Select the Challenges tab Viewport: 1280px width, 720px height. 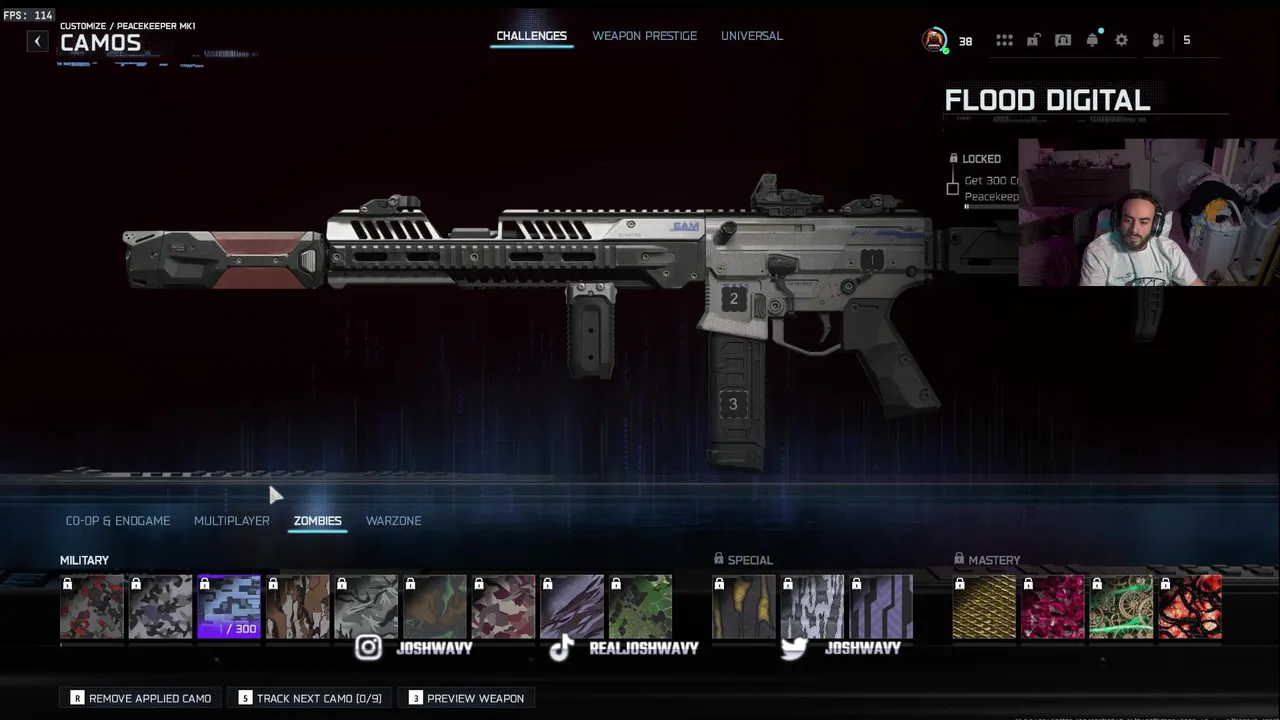coord(531,36)
